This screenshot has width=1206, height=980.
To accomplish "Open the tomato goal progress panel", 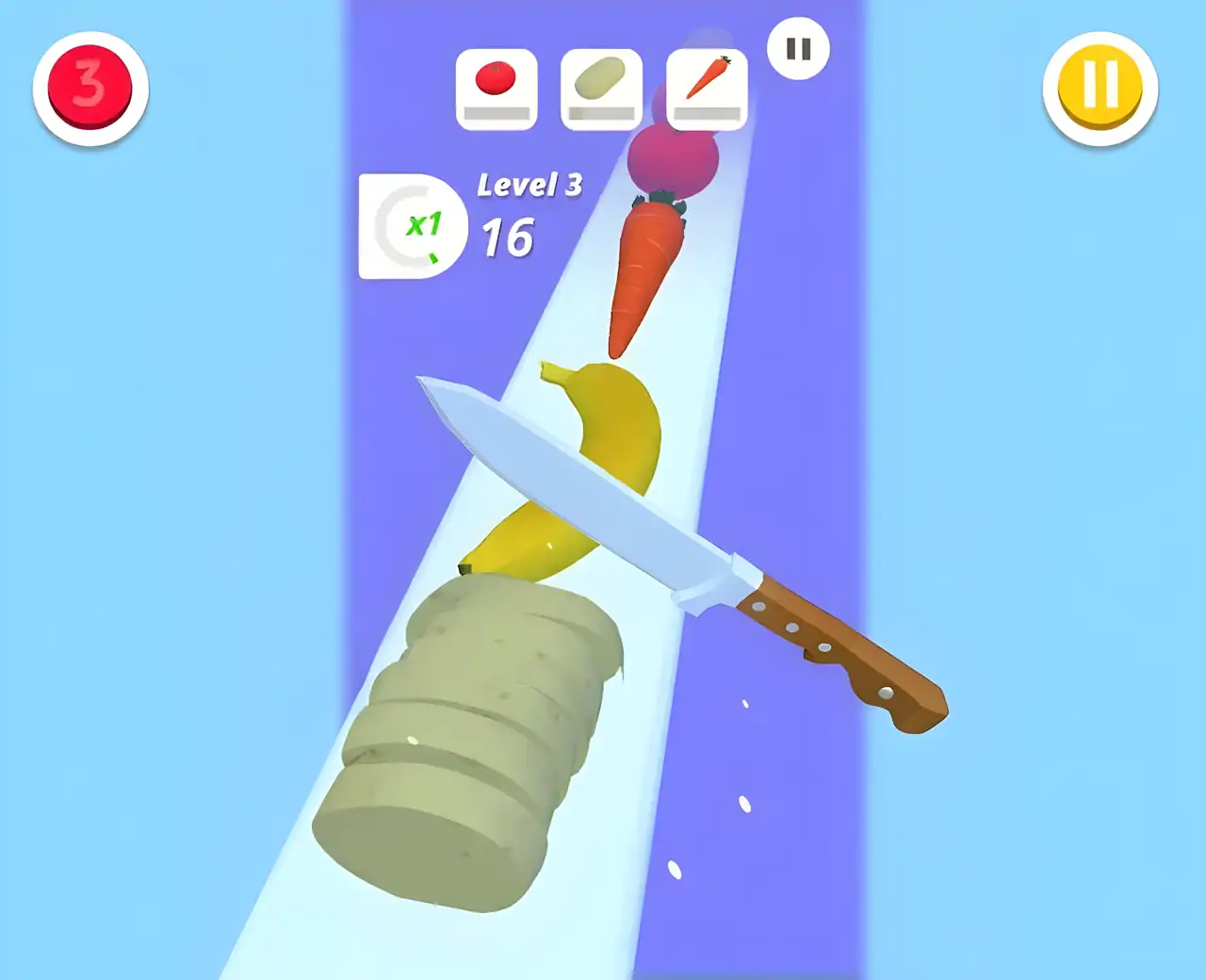I will point(497,88).
